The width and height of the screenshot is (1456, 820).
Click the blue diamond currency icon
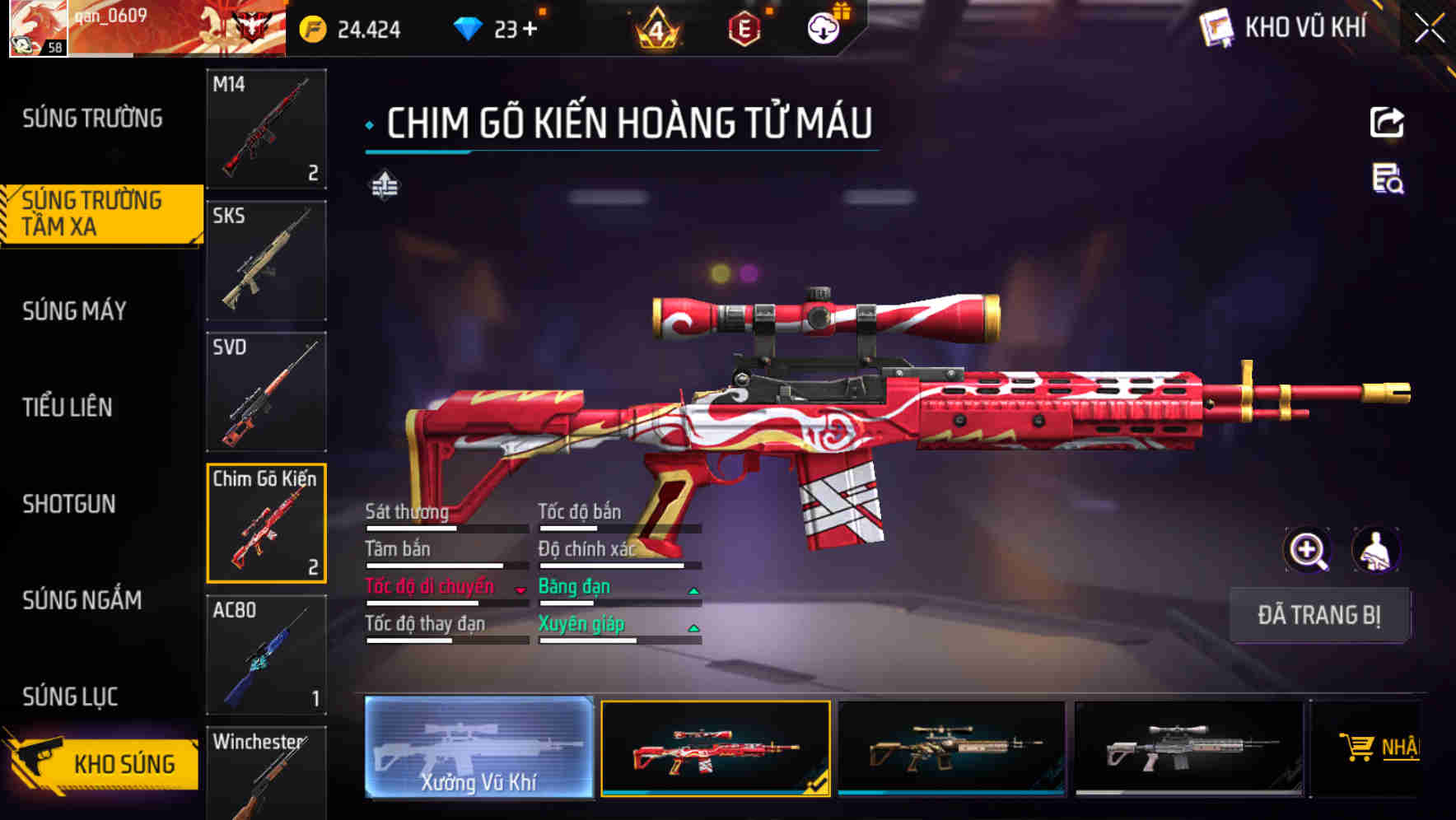(x=469, y=27)
